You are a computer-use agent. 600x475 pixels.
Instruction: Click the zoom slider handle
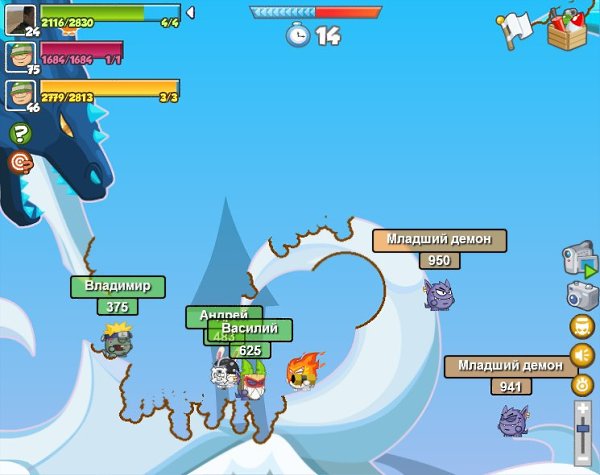(x=583, y=429)
